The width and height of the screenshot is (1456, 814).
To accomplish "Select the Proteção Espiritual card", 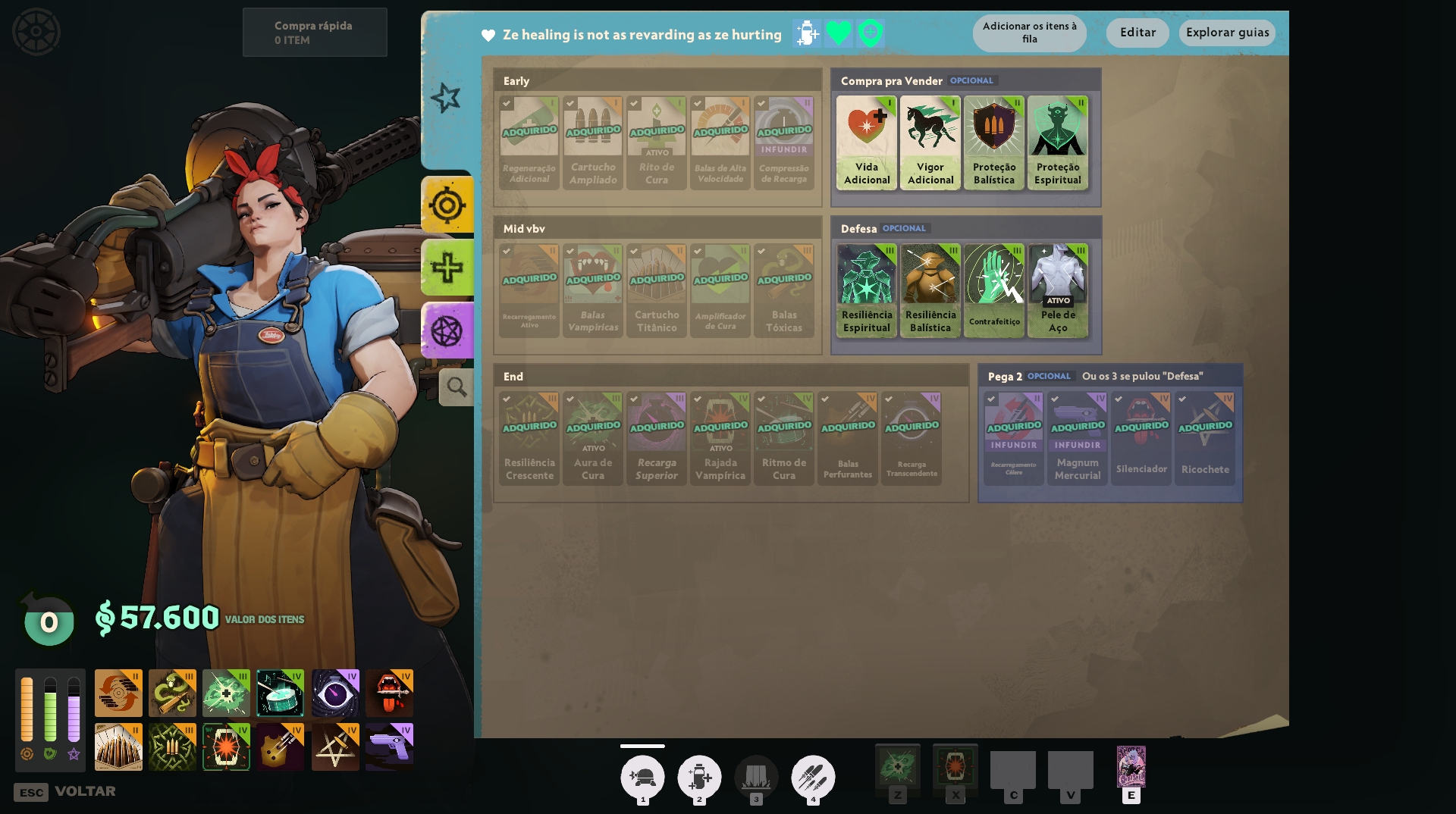I will point(1058,142).
